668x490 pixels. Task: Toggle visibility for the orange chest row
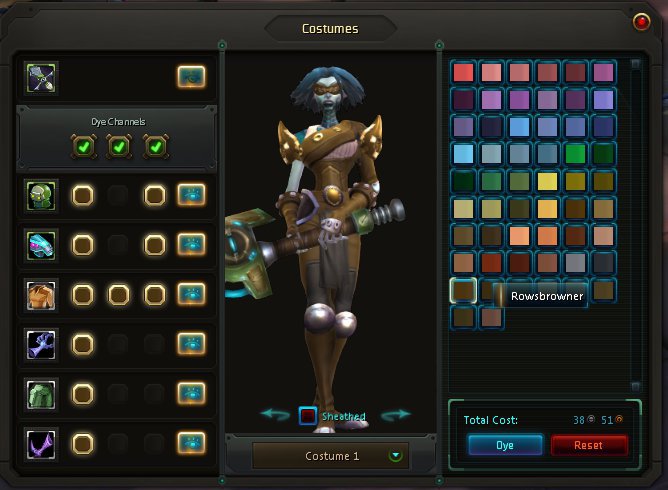coord(192,294)
